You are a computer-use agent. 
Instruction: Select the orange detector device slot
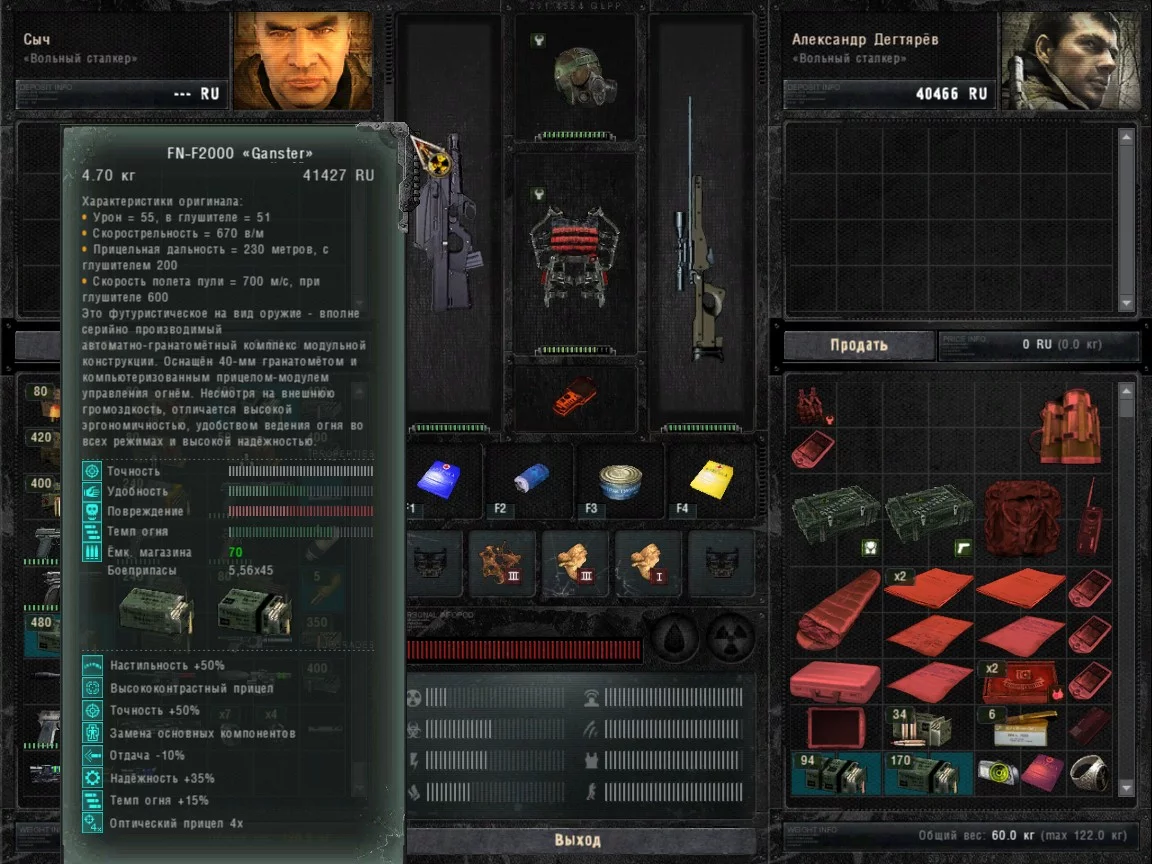(574, 393)
